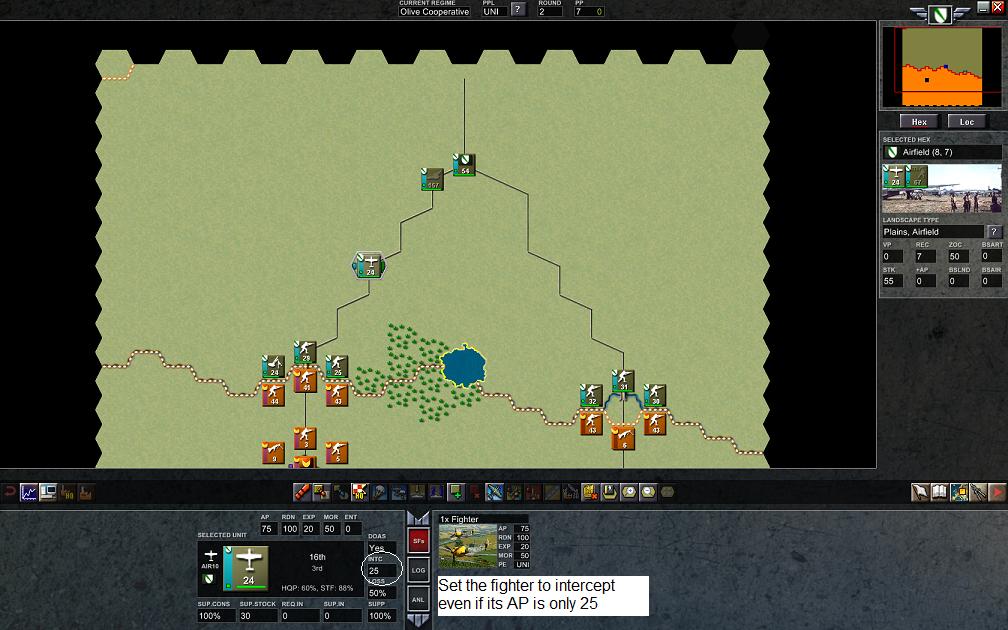The image size is (1008, 630).
Task: Click the red end-turn arrow icon
Action: tap(997, 492)
